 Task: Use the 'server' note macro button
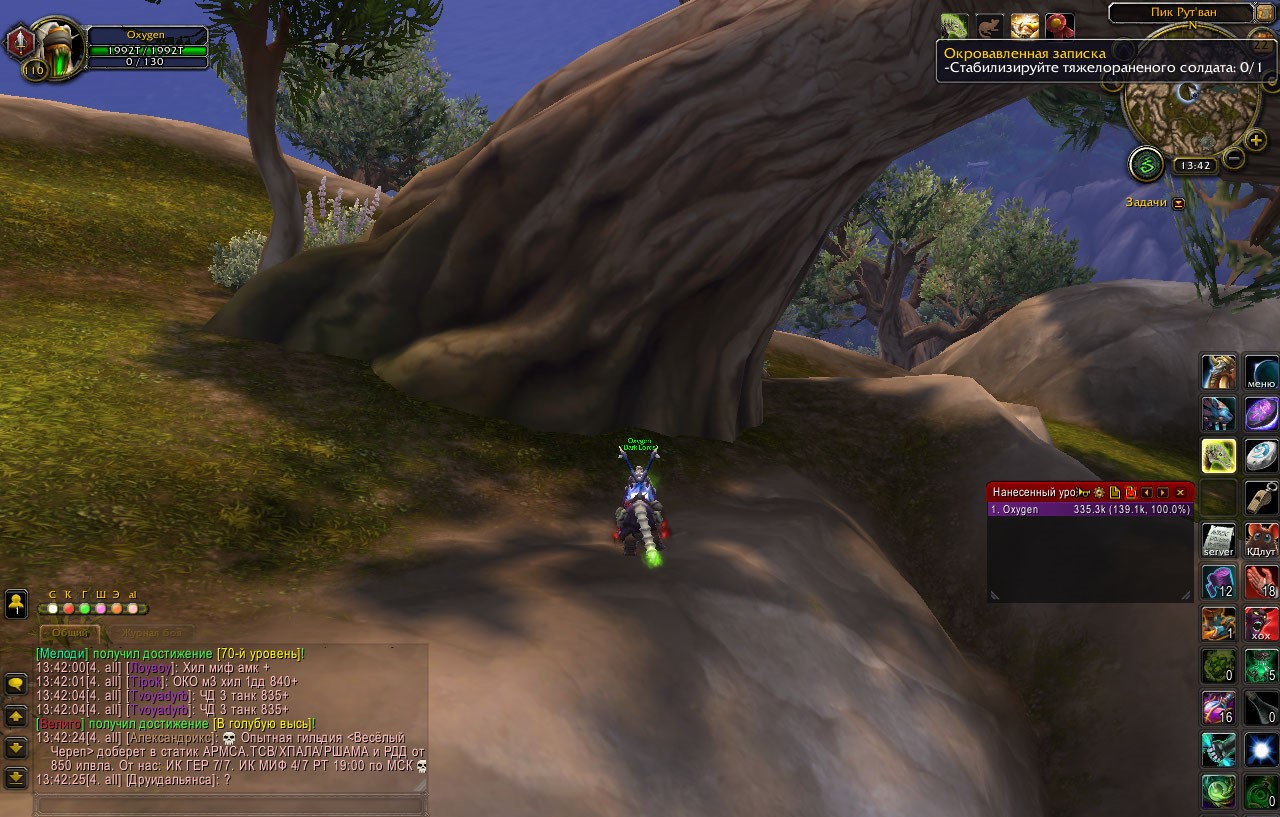pyautogui.click(x=1219, y=539)
